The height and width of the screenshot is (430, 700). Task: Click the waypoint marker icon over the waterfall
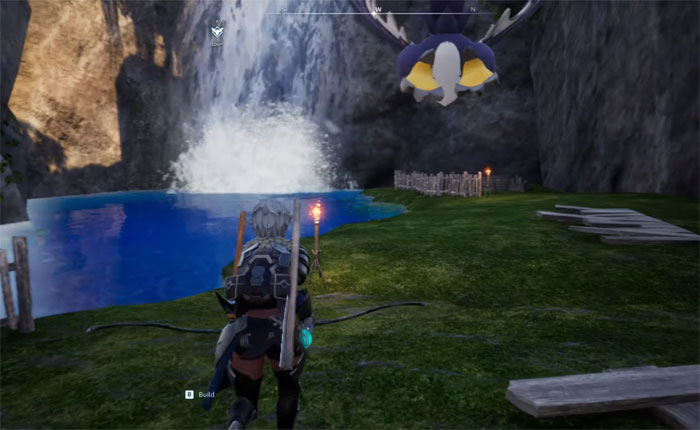[x=217, y=30]
